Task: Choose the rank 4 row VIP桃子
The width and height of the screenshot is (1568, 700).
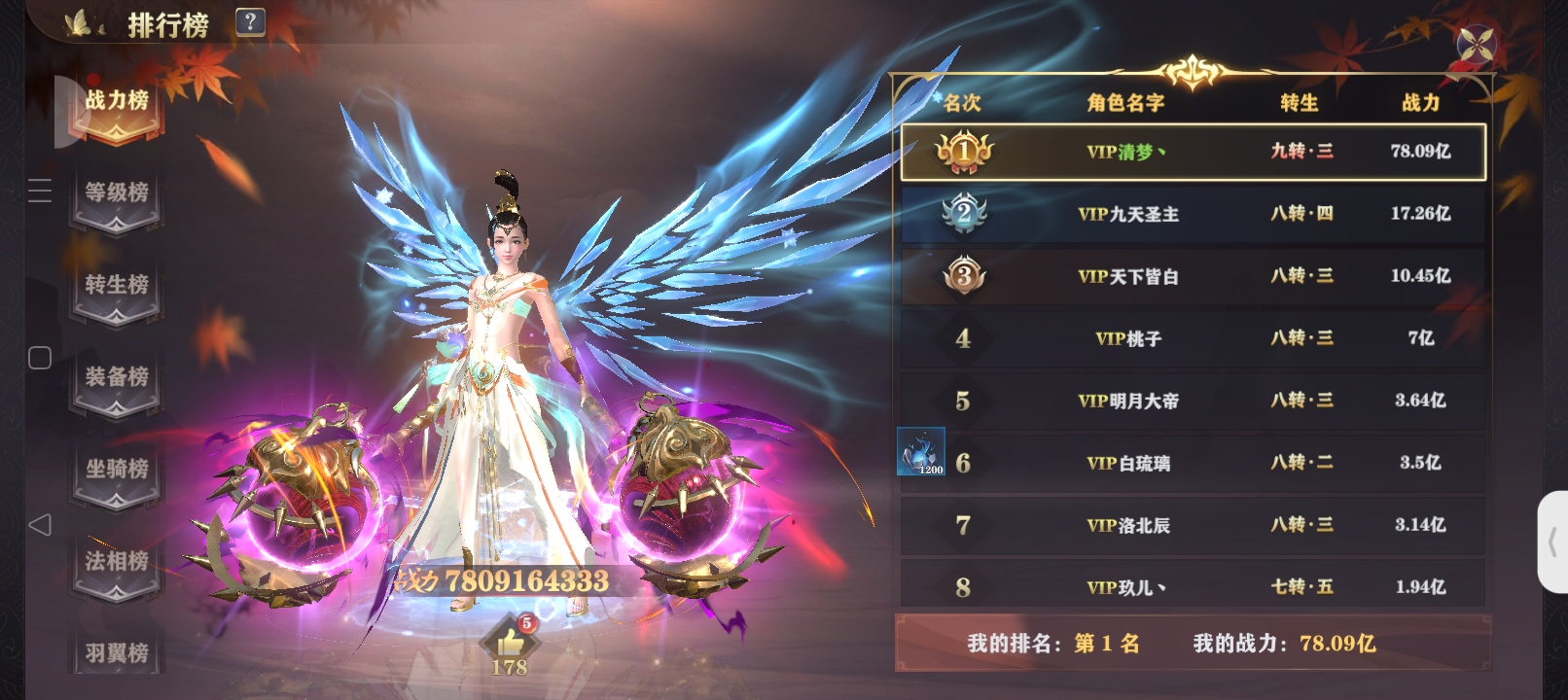Action: (1193, 338)
